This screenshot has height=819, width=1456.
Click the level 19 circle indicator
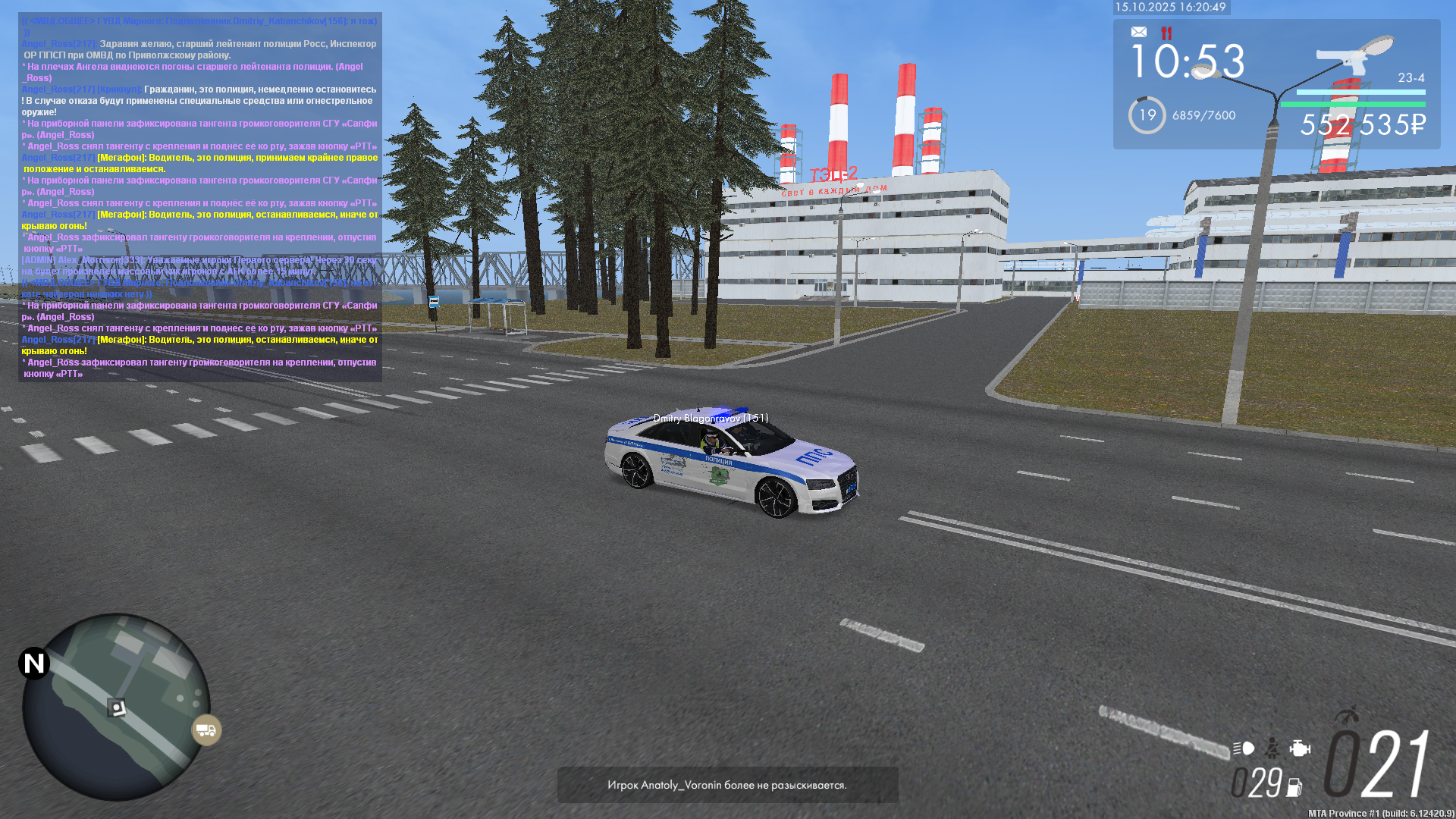pos(1147,115)
